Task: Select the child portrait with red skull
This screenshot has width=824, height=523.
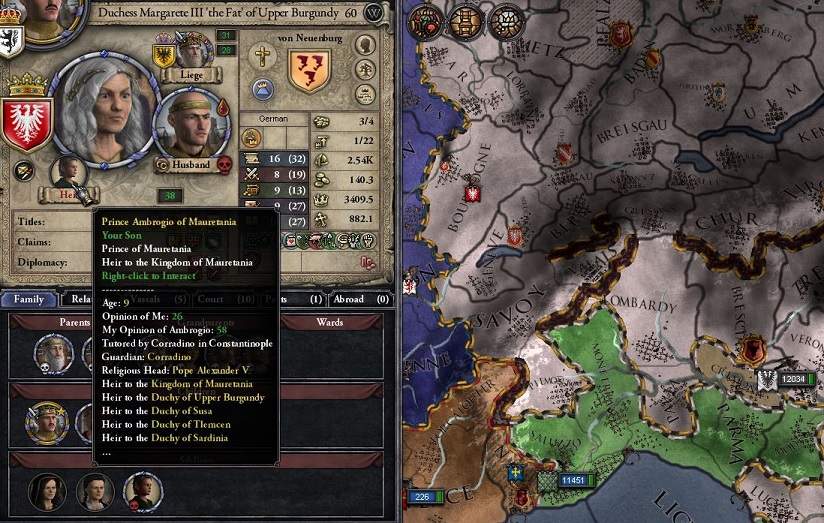Action: point(142,490)
